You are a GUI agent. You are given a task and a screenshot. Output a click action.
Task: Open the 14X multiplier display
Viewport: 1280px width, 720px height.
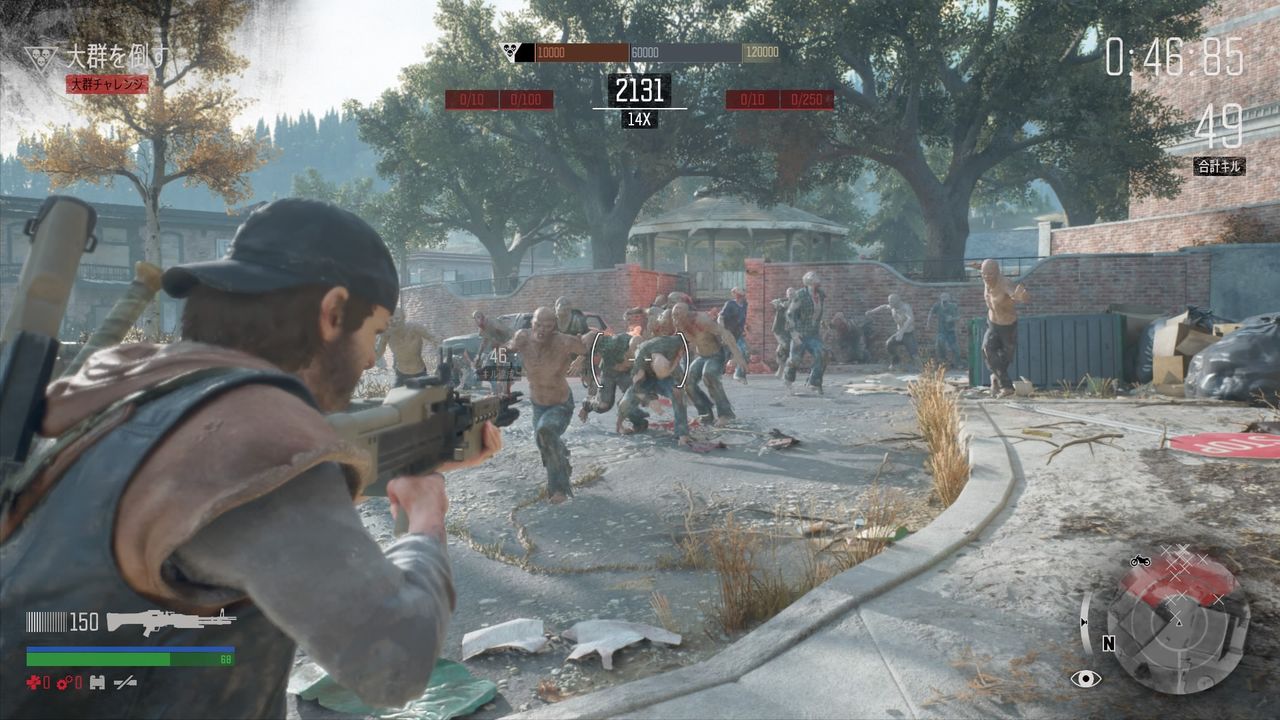[640, 117]
